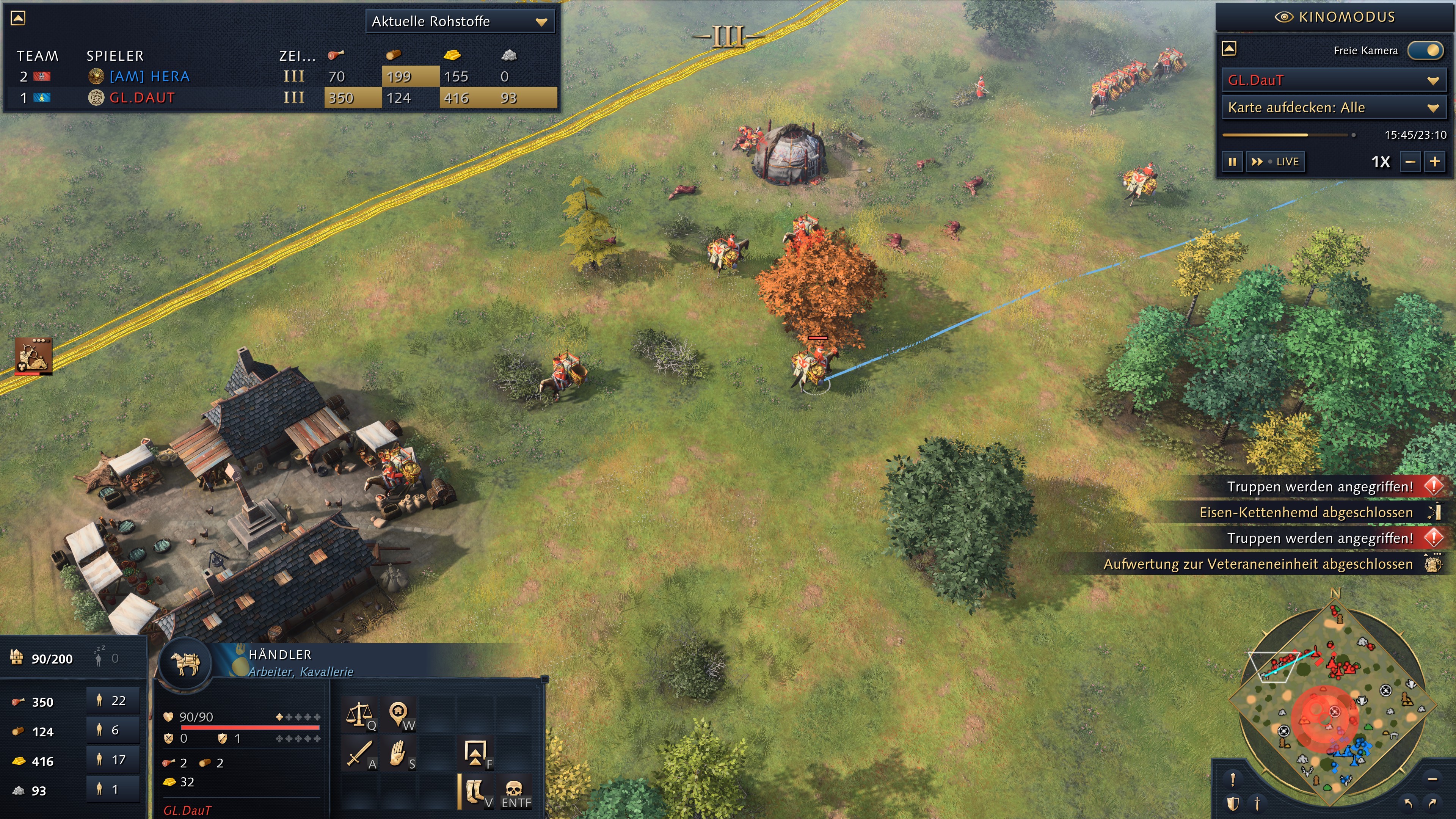Viewport: 1456px width, 819px height.
Task: Activate the trader's scales trade command
Action: pos(359,714)
